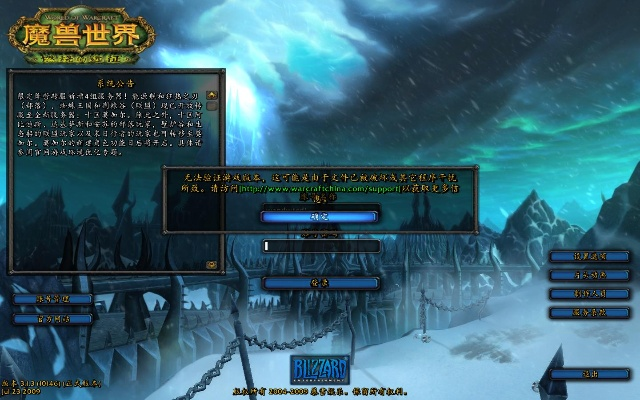Click the small icon in the announcement panel corner
Viewport: 640px width, 400px height.
coord(211,265)
